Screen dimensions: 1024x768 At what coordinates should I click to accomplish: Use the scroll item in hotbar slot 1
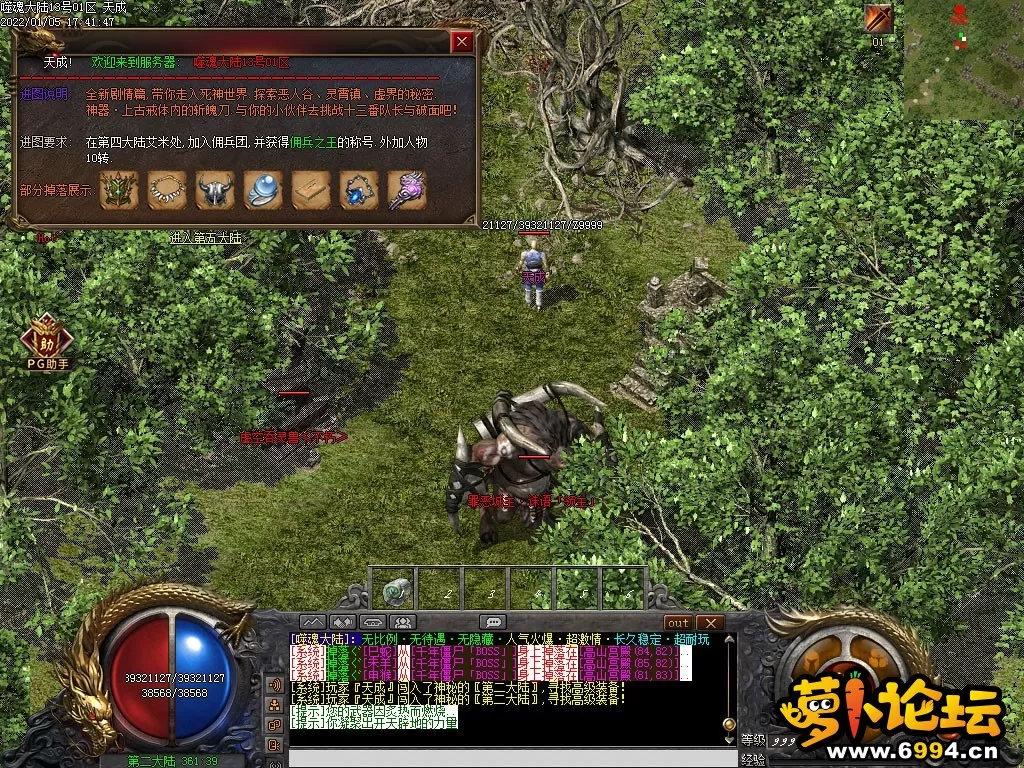(x=397, y=590)
